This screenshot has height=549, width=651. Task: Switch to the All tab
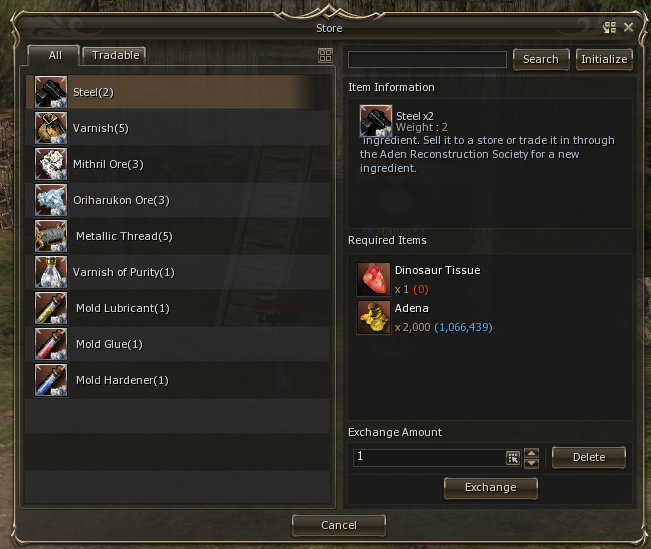click(x=53, y=56)
